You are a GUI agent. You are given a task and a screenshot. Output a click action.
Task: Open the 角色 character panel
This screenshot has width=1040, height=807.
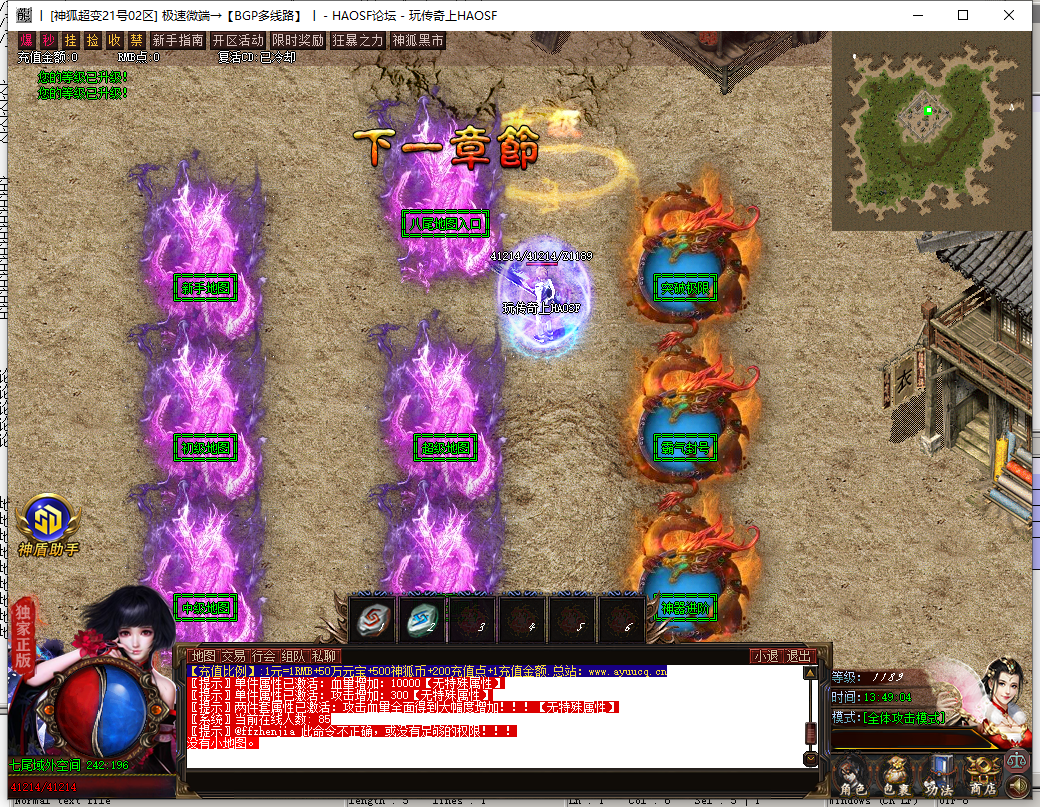point(853,776)
